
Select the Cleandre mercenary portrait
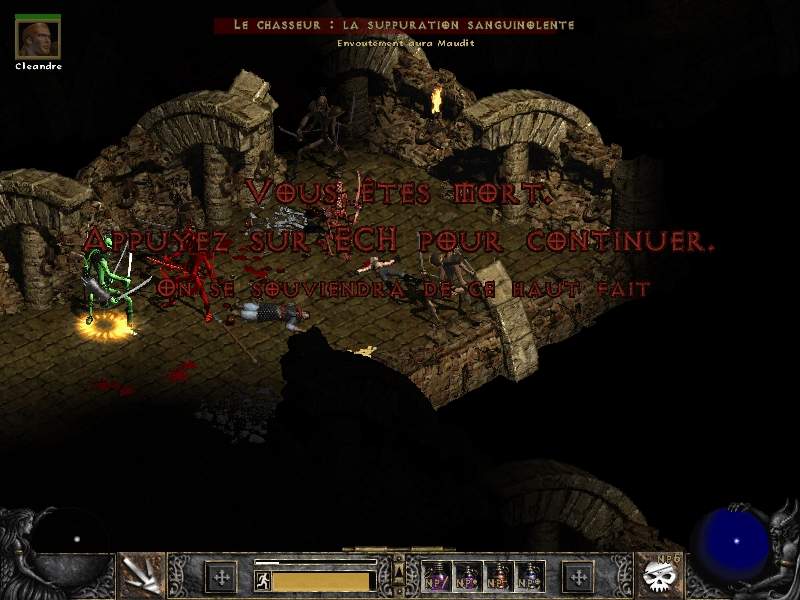coord(38,37)
